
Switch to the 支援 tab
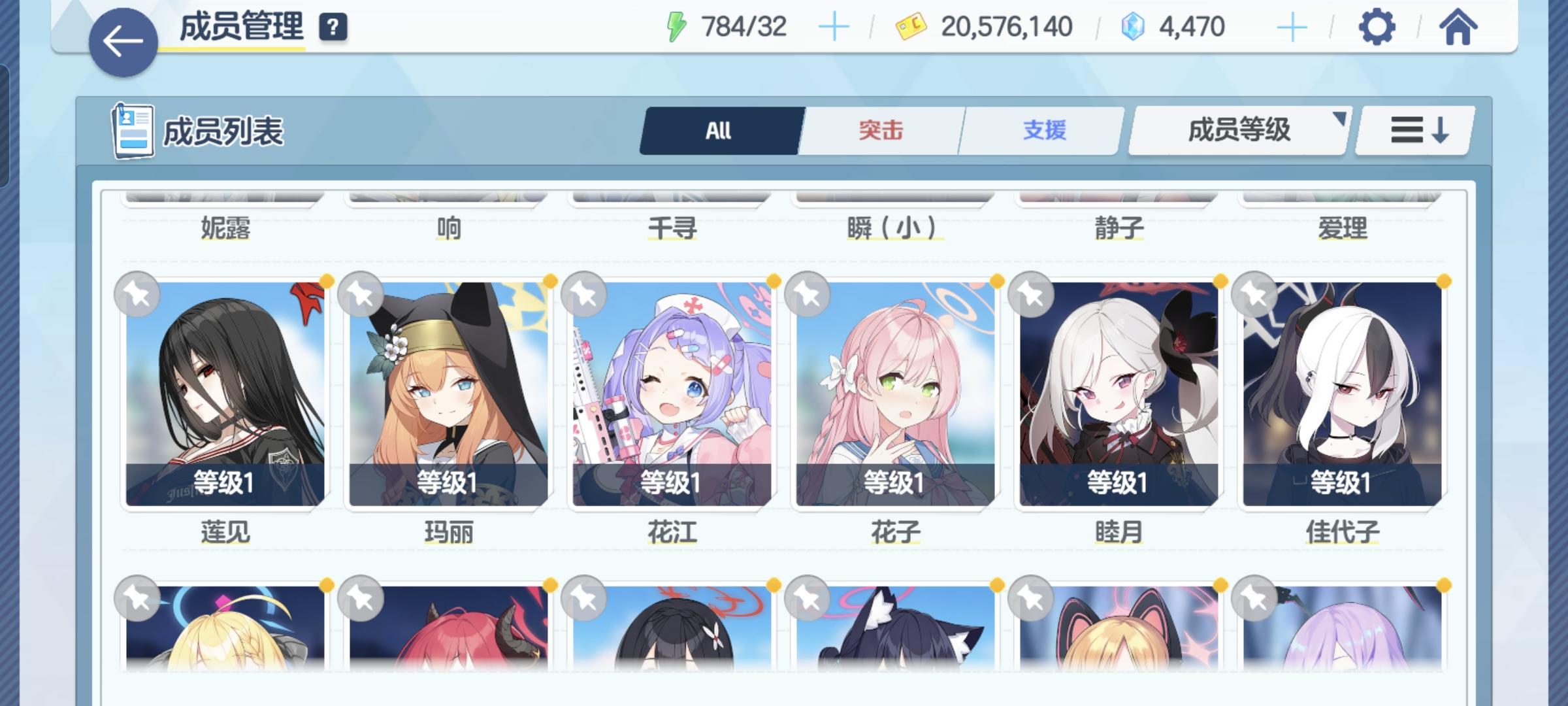[x=1044, y=129]
